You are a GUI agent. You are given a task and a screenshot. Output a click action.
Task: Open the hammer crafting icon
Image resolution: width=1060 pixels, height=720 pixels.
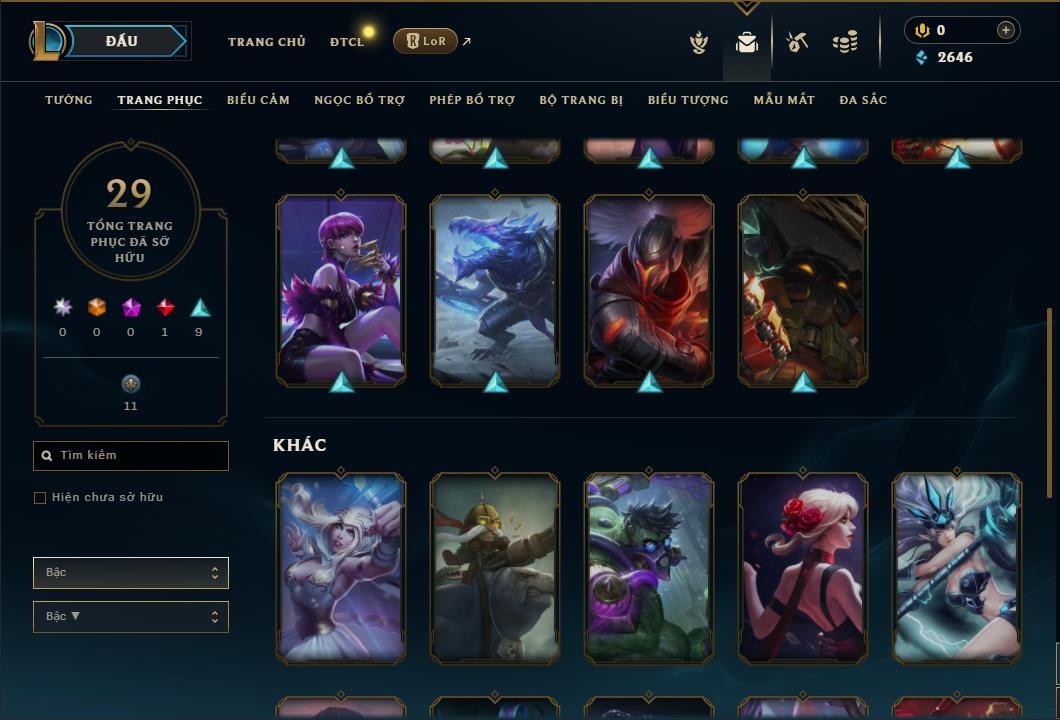click(797, 42)
